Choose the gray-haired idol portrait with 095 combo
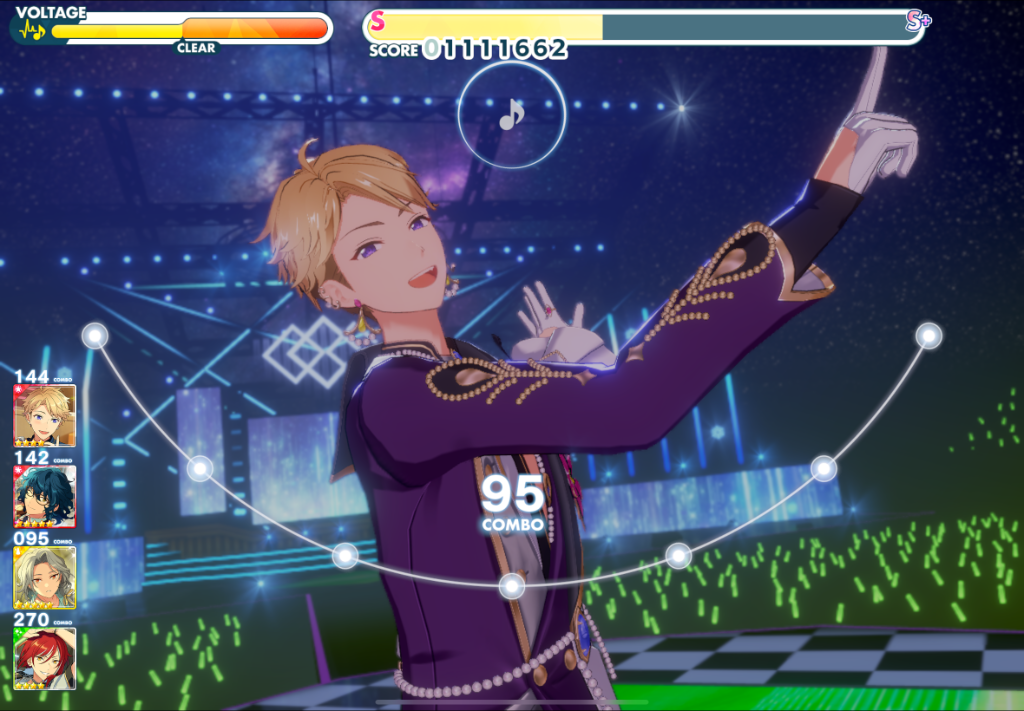This screenshot has width=1024, height=711. point(45,577)
